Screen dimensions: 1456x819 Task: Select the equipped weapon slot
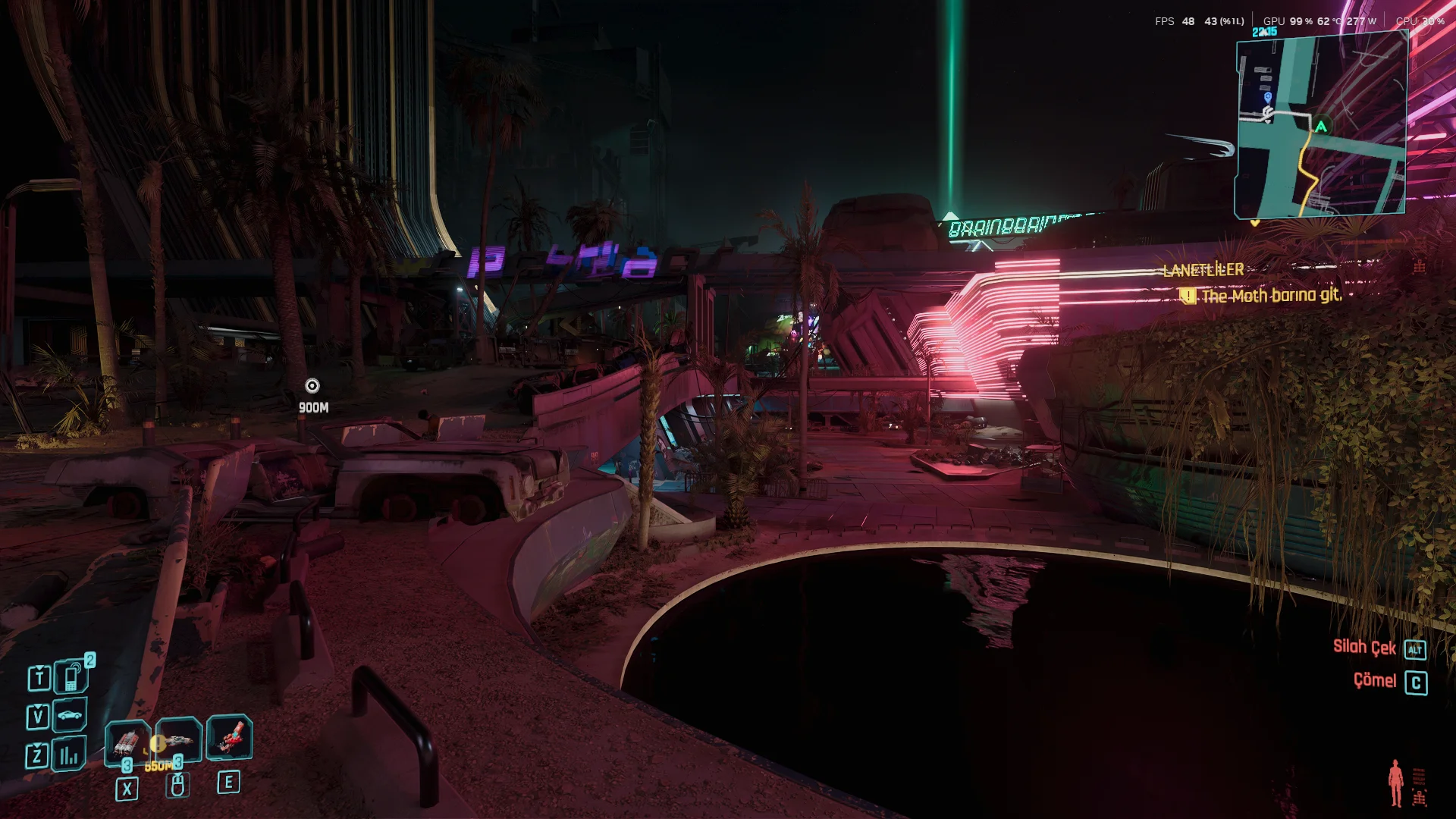pos(179,739)
